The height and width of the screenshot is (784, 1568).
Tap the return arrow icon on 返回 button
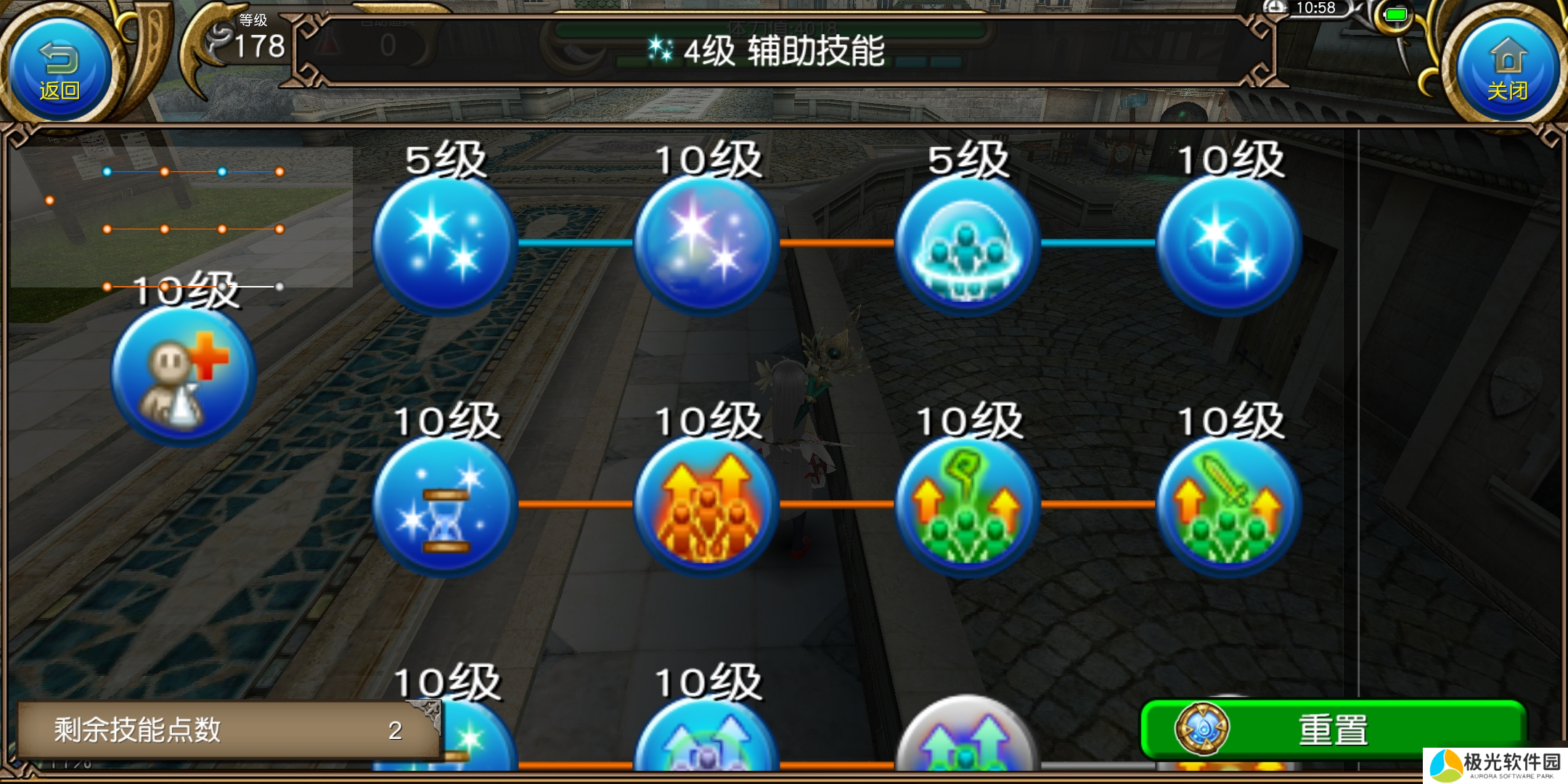pyautogui.click(x=58, y=57)
